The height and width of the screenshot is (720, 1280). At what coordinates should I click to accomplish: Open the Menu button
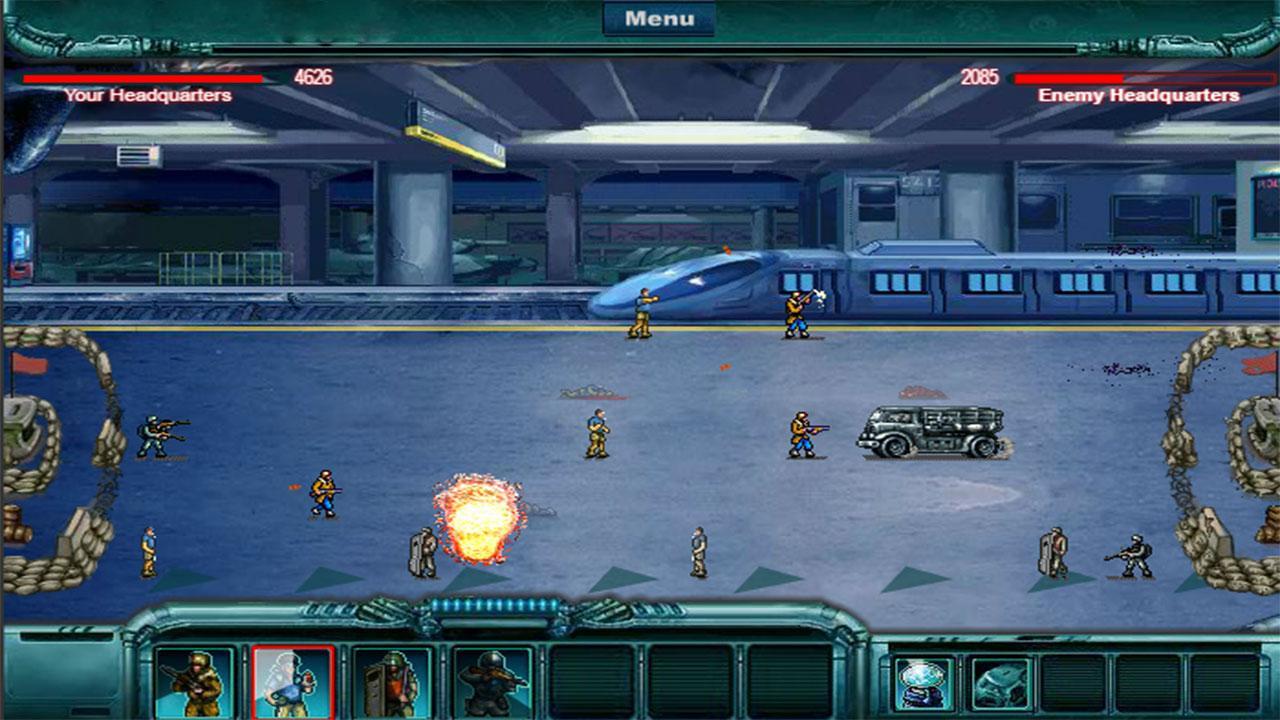tap(659, 18)
